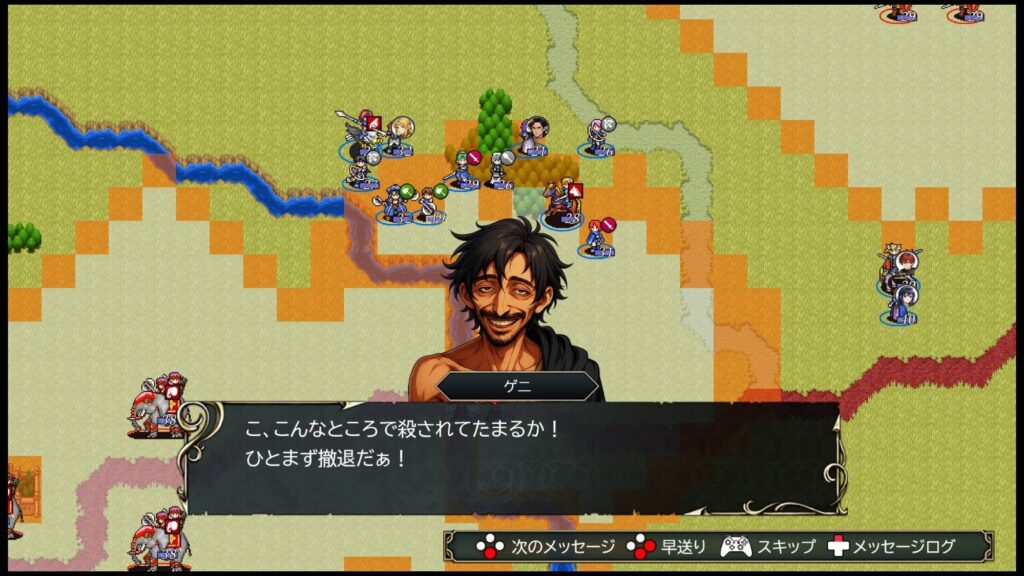Advance the dialogue by clicking the message box

[512, 458]
